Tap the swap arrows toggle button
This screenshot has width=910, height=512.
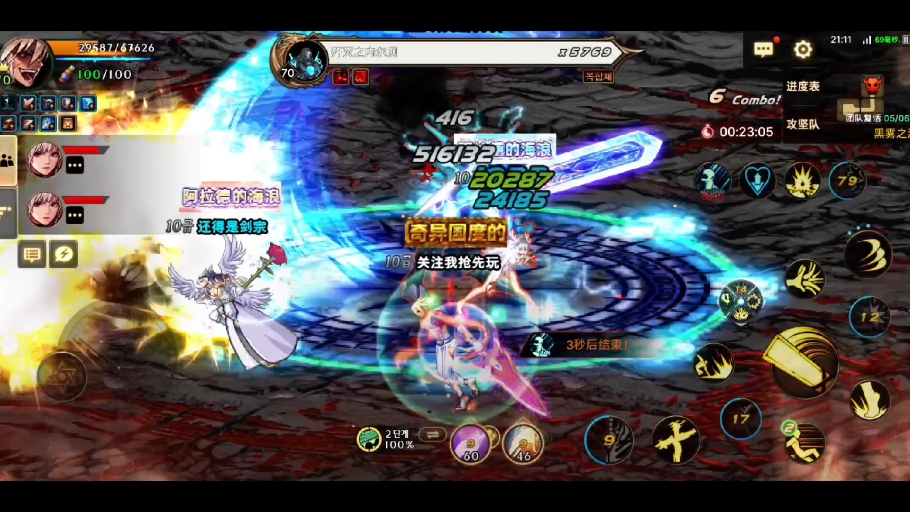click(x=433, y=434)
